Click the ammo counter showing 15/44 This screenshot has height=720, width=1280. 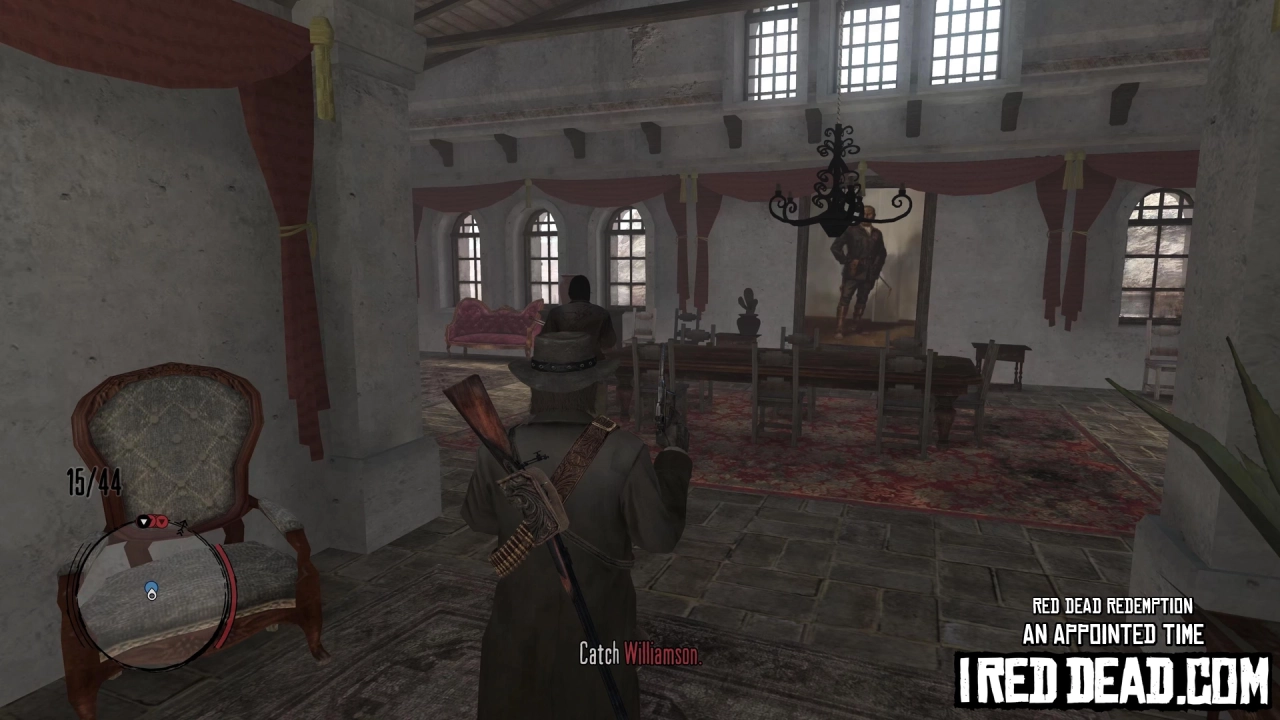coord(93,483)
